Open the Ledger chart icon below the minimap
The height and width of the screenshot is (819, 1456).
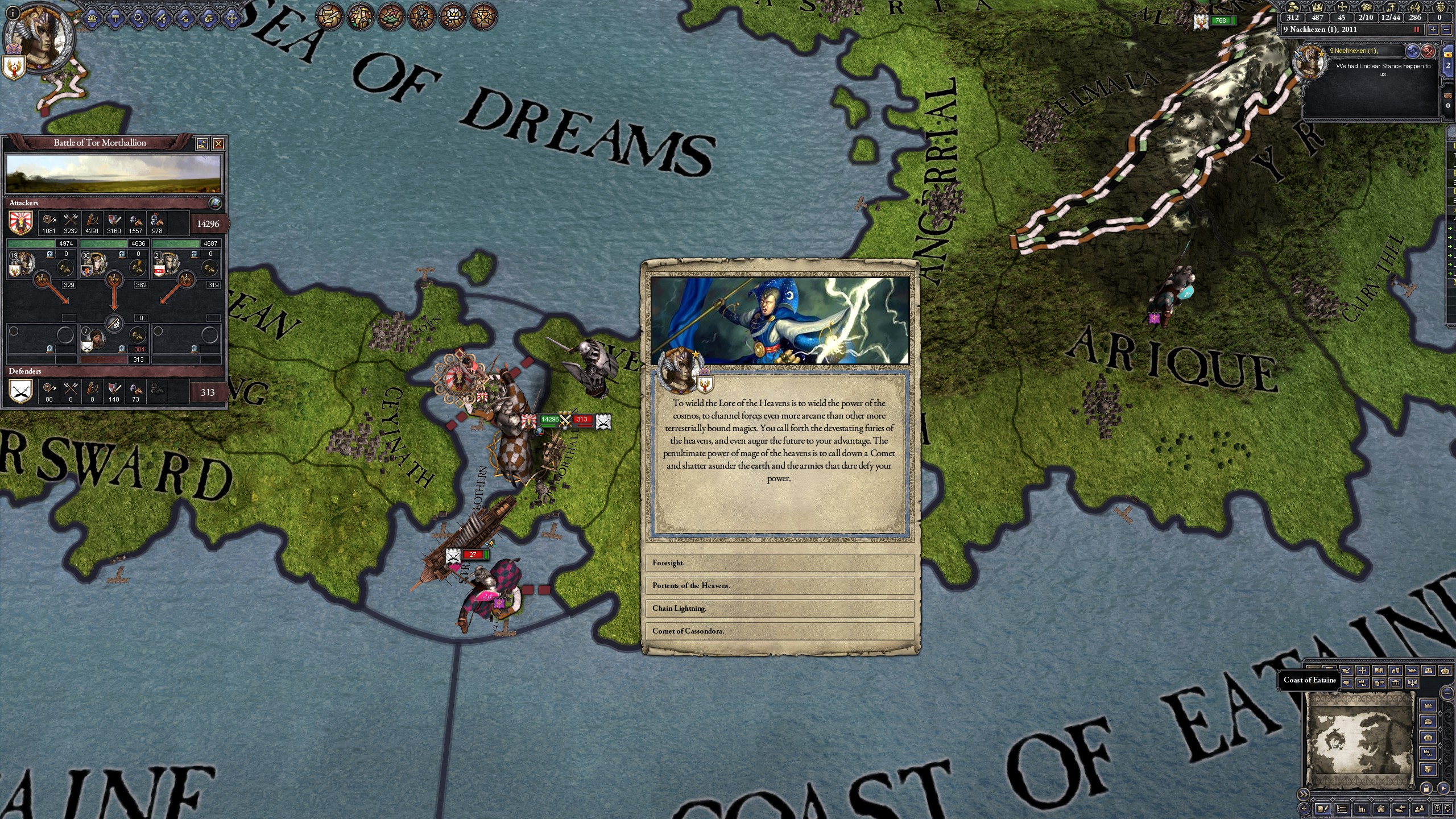tap(1362, 810)
